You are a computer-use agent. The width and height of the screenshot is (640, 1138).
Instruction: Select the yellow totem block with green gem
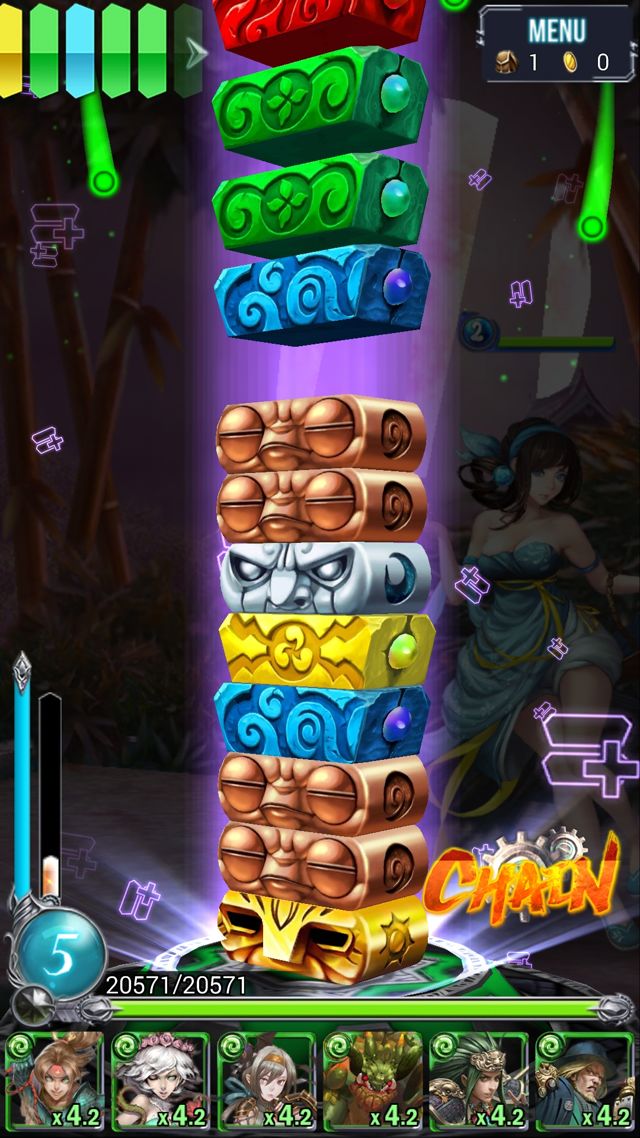pyautogui.click(x=323, y=646)
